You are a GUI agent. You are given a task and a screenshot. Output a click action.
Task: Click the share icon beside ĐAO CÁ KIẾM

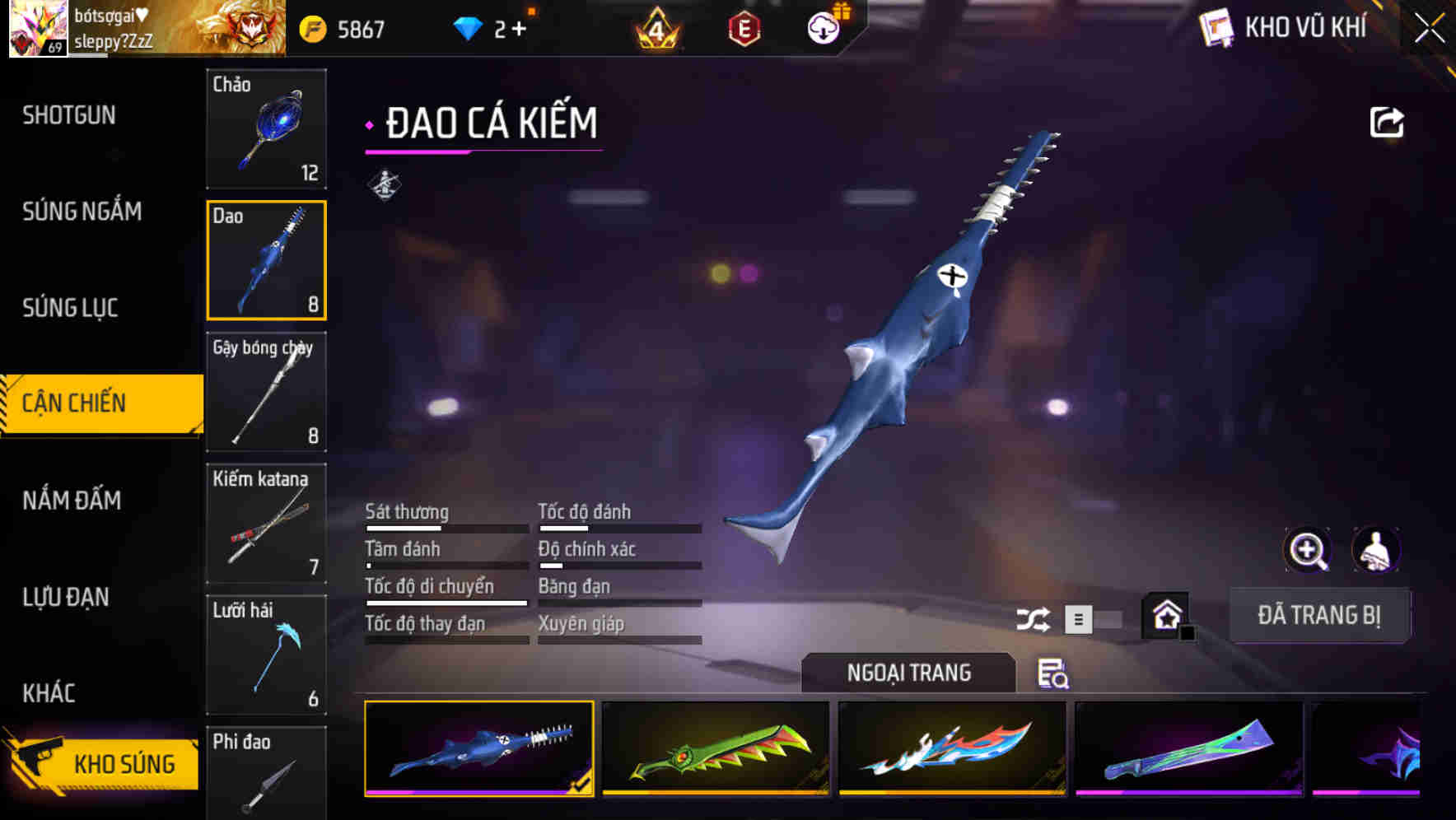(1386, 121)
